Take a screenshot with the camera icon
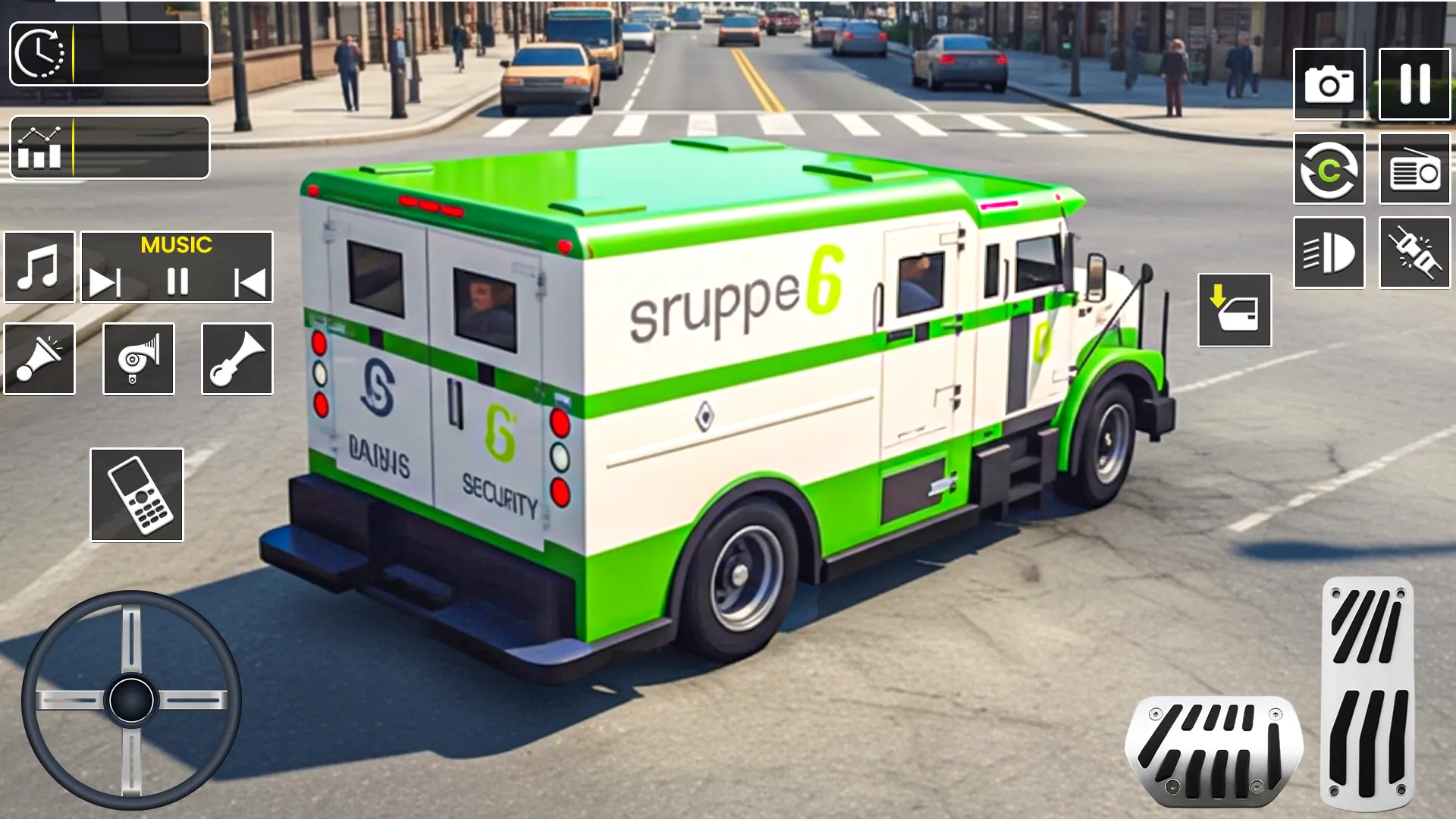 1329,83
